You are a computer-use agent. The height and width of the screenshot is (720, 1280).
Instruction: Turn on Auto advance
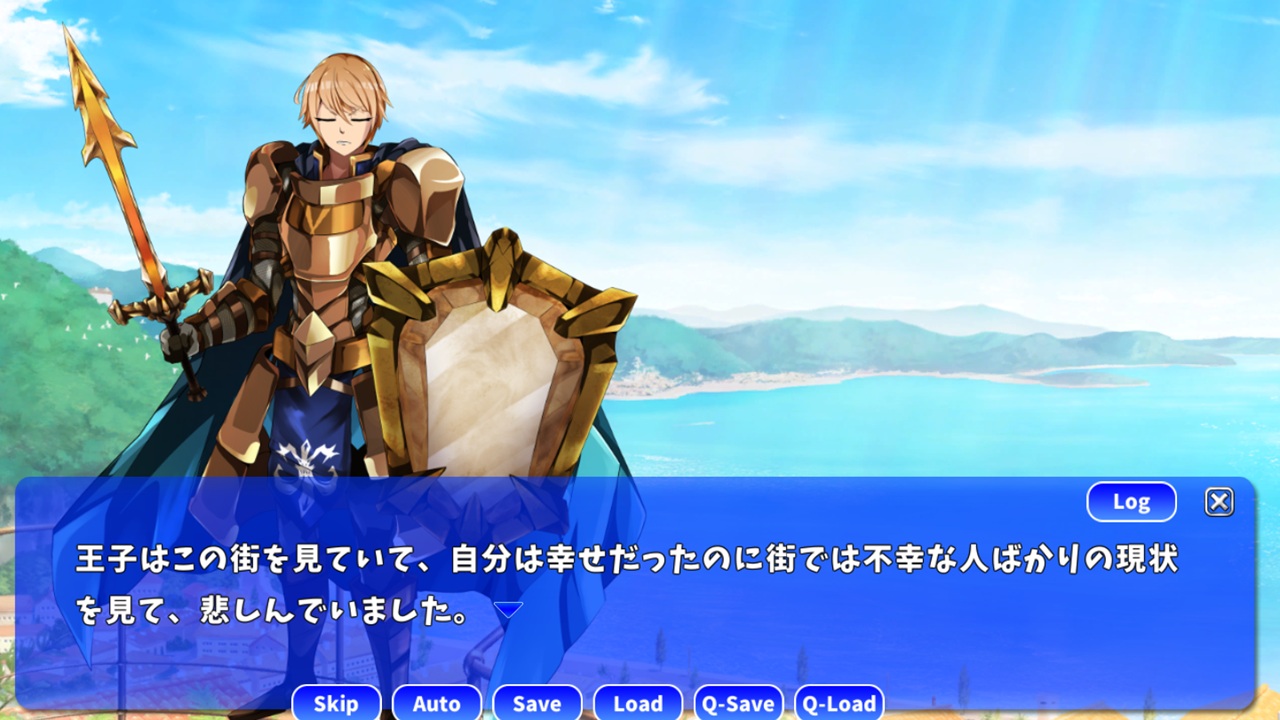click(437, 703)
